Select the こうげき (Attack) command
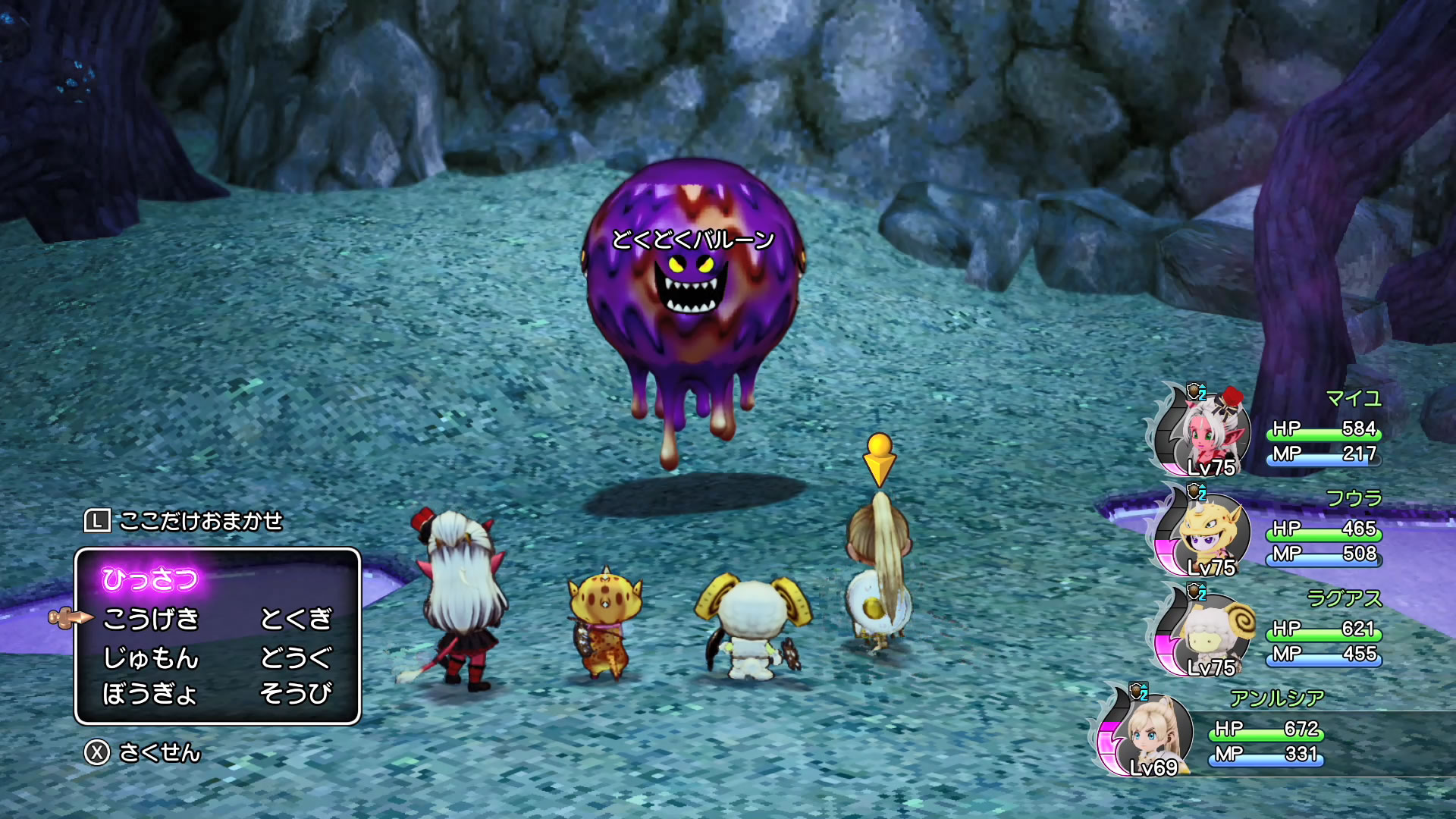Screen dimensions: 1456x819 pos(151,620)
